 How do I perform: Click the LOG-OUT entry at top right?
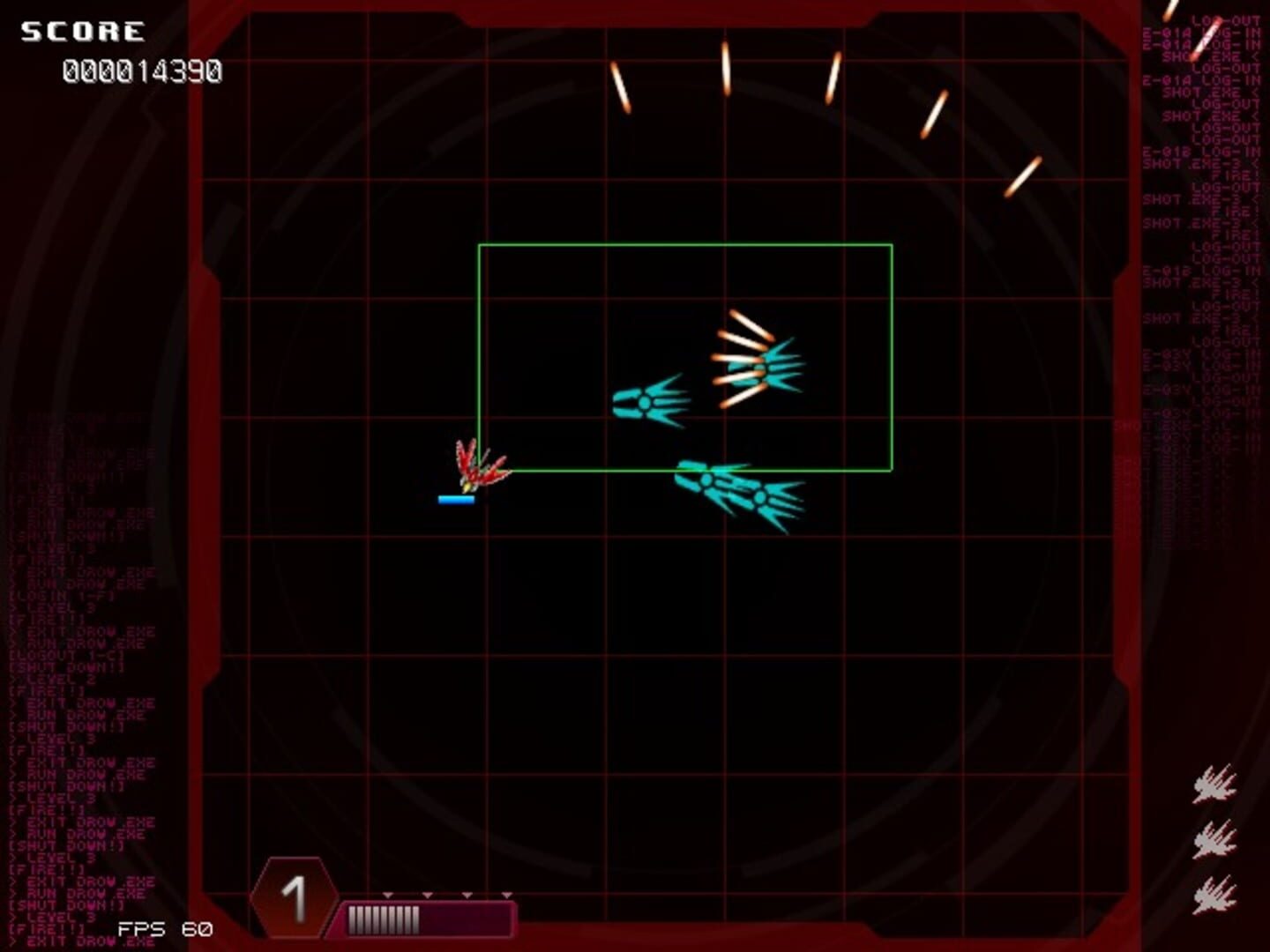(1226, 19)
